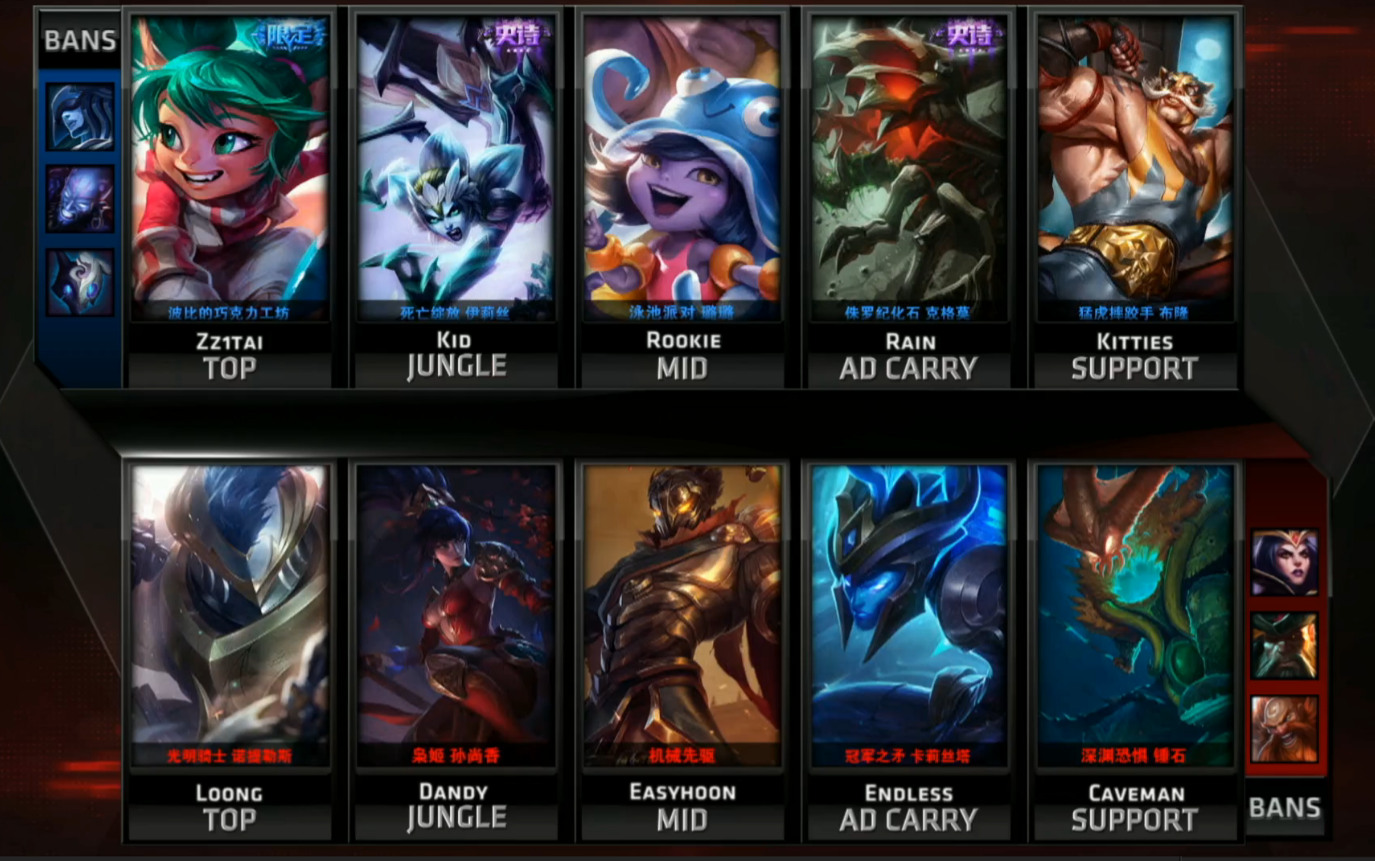Click the banned Lissandra icon

[x=80, y=117]
